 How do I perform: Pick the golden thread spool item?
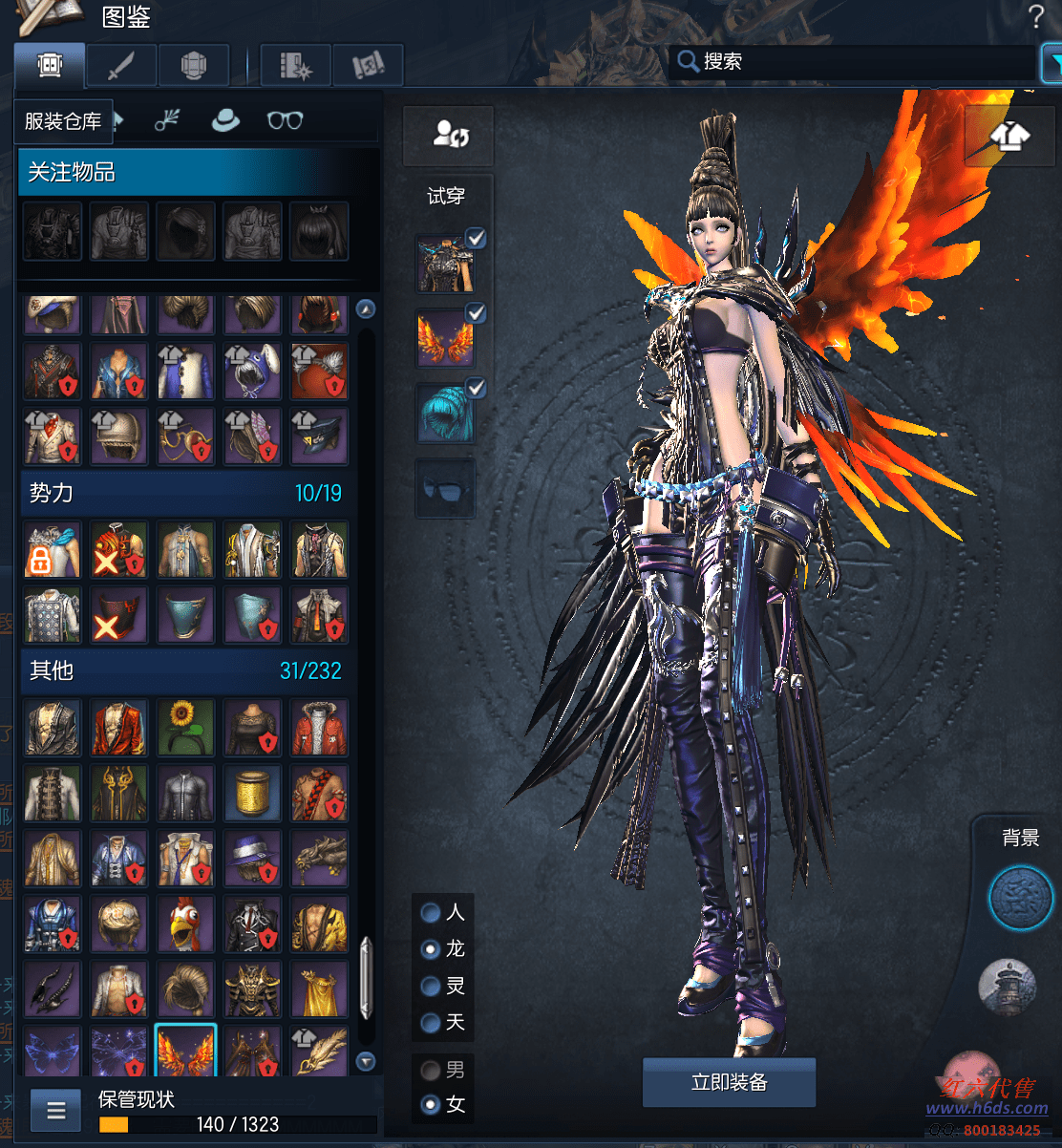pos(252,792)
